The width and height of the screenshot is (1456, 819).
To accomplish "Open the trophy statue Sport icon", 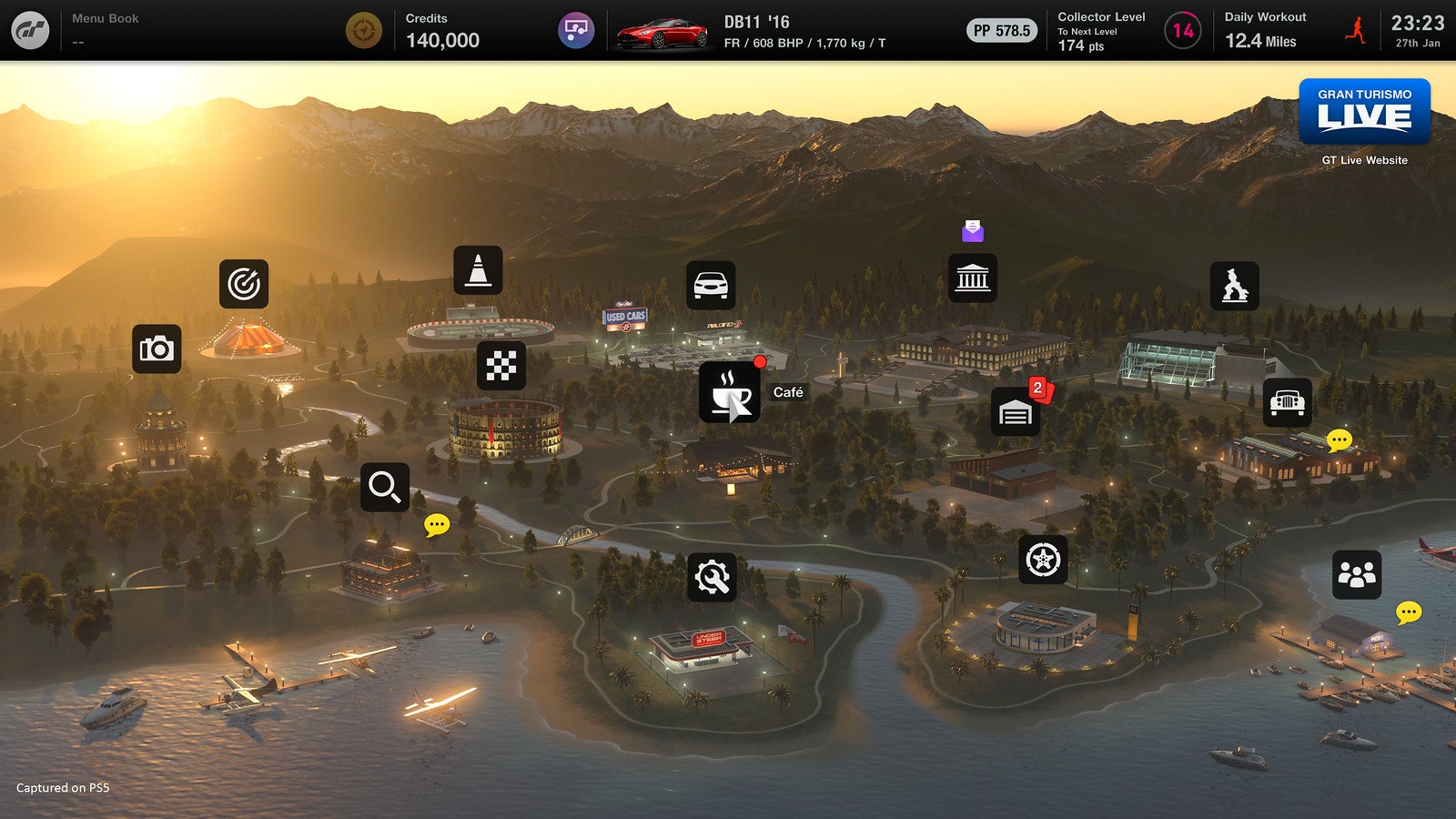I will point(1234,285).
